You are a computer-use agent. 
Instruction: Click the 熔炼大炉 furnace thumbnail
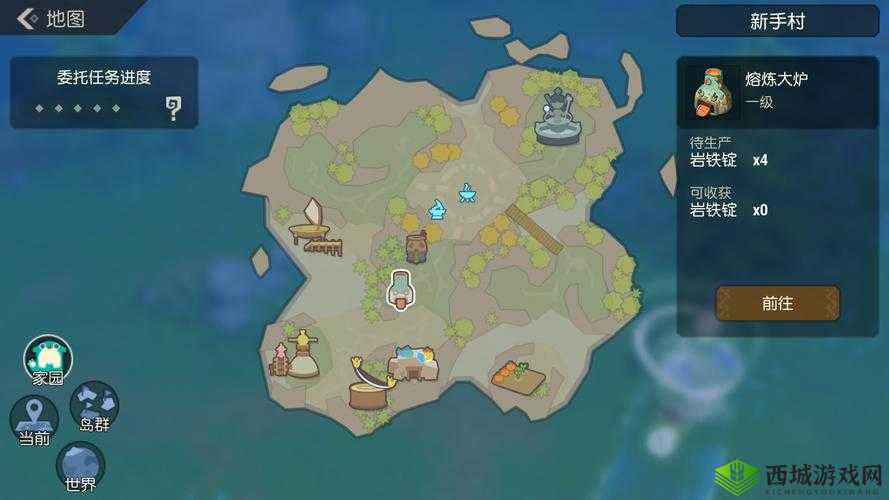[712, 92]
